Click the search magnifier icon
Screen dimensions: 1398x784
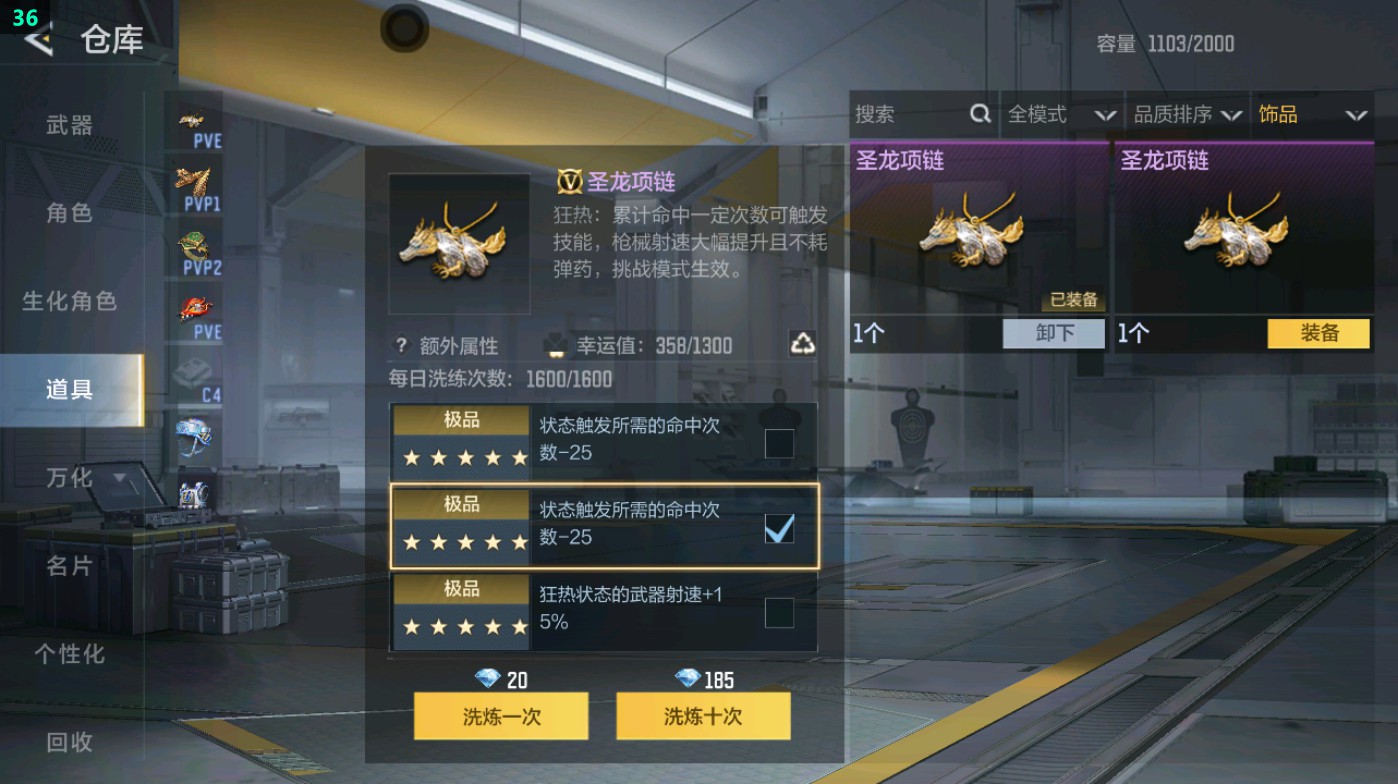pos(978,114)
